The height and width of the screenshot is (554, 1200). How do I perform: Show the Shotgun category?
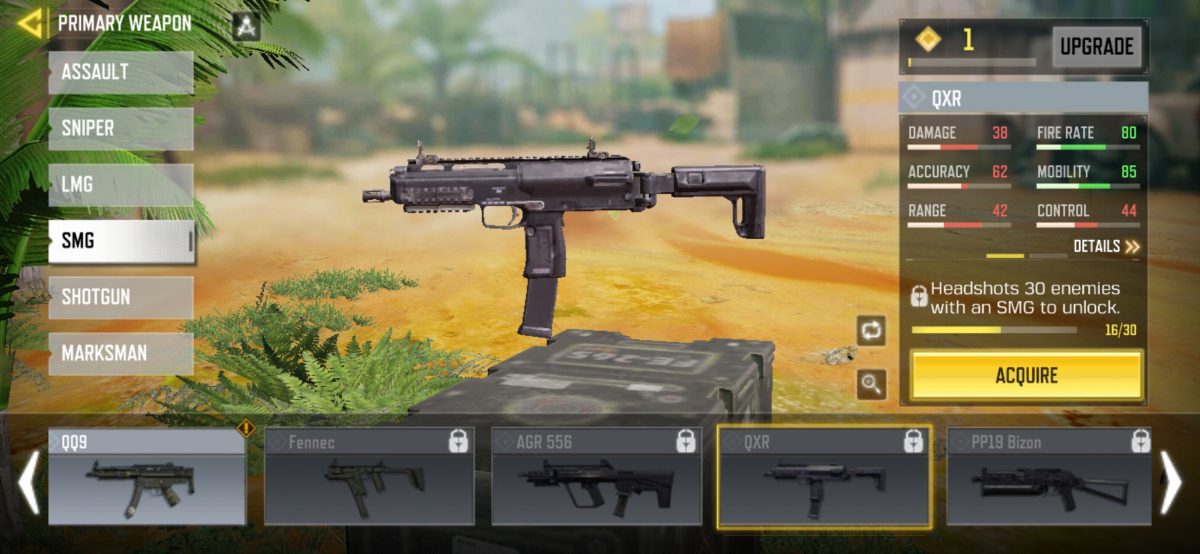(121, 297)
